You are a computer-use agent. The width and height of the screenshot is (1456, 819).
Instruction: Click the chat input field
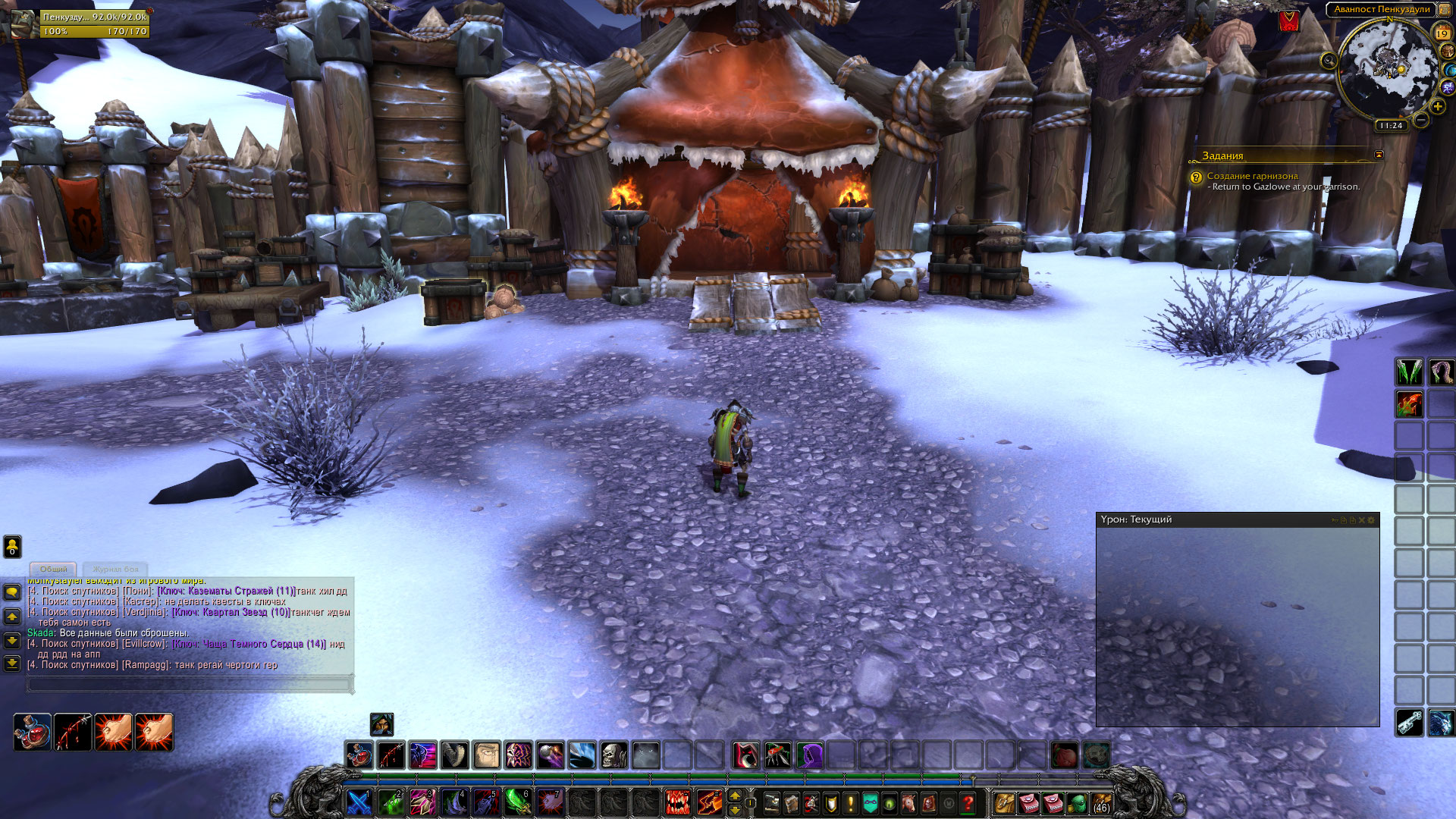190,684
